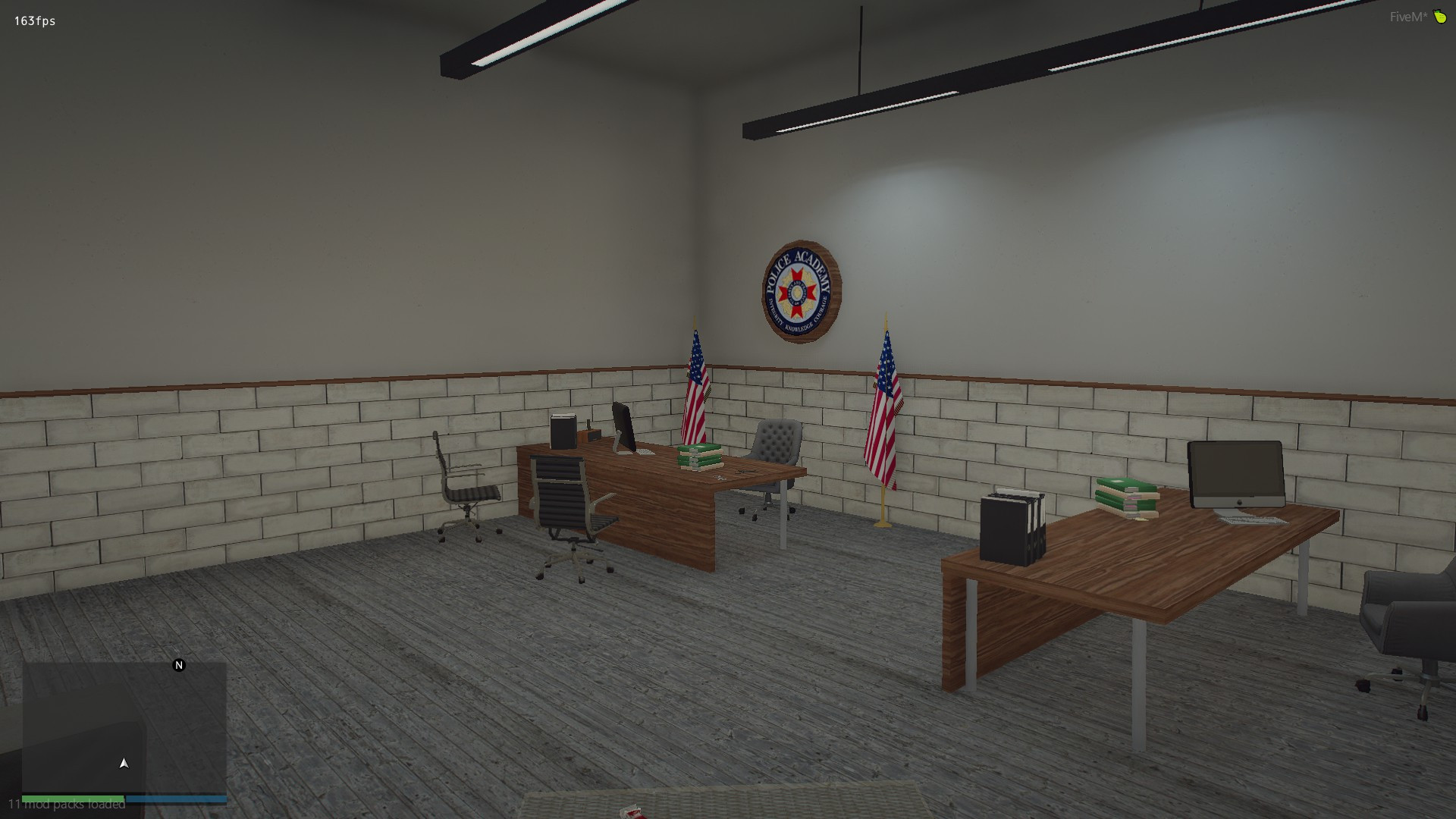Click the minimap in the bottom left
Screen dimensions: 1456x819
[125, 728]
